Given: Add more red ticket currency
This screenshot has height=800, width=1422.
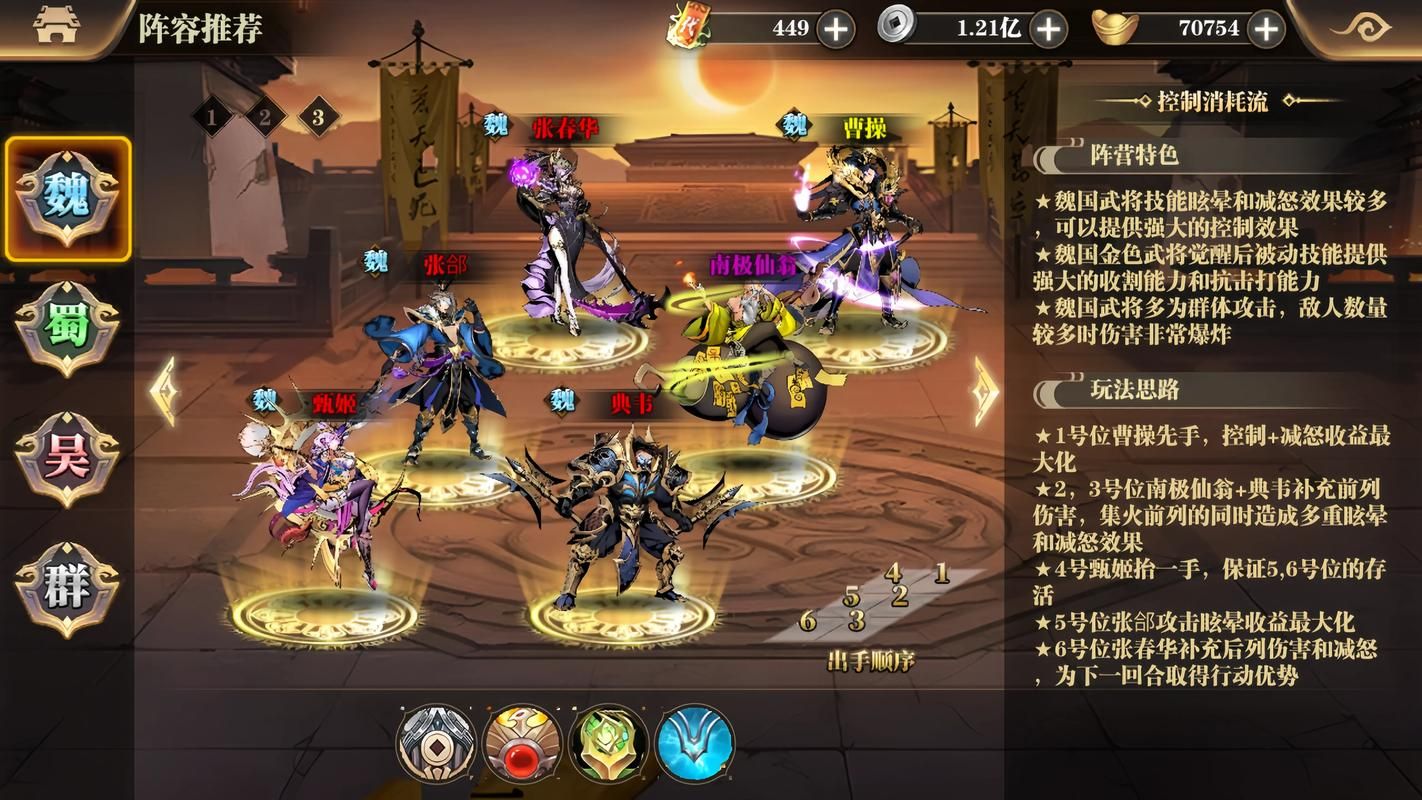Looking at the screenshot, I should point(836,29).
